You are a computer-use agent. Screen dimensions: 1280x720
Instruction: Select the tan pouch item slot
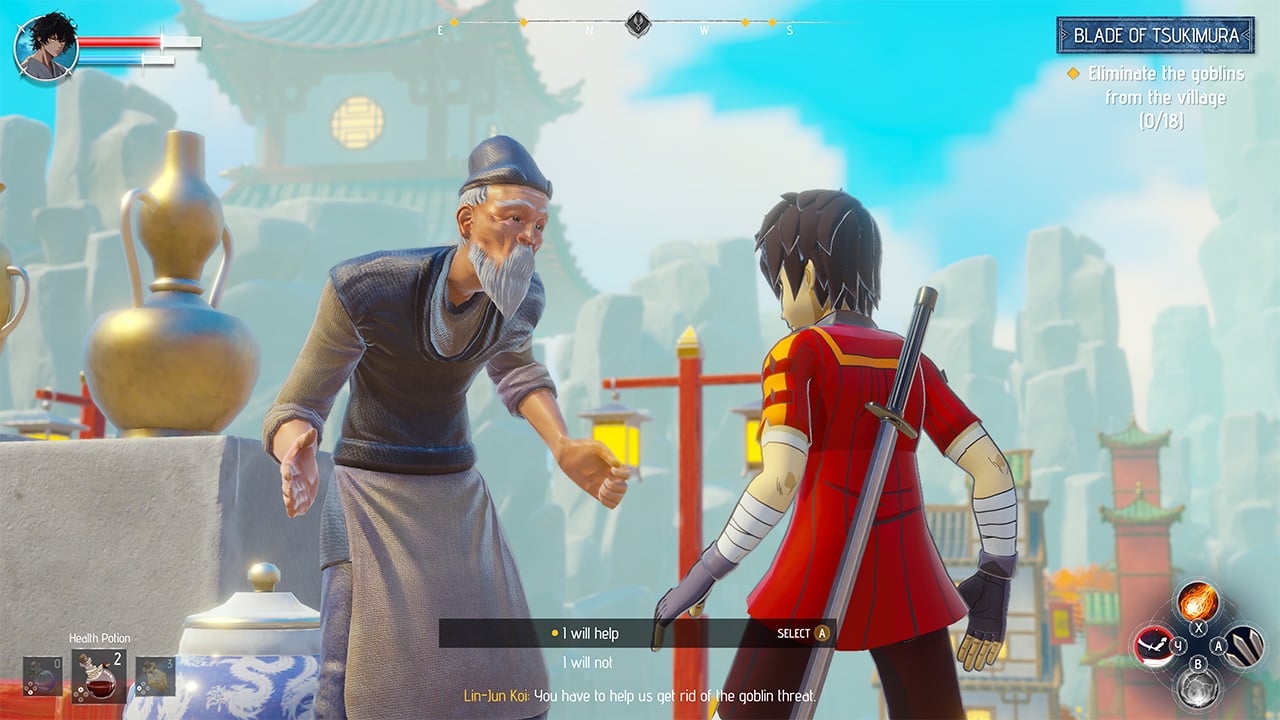[x=155, y=676]
